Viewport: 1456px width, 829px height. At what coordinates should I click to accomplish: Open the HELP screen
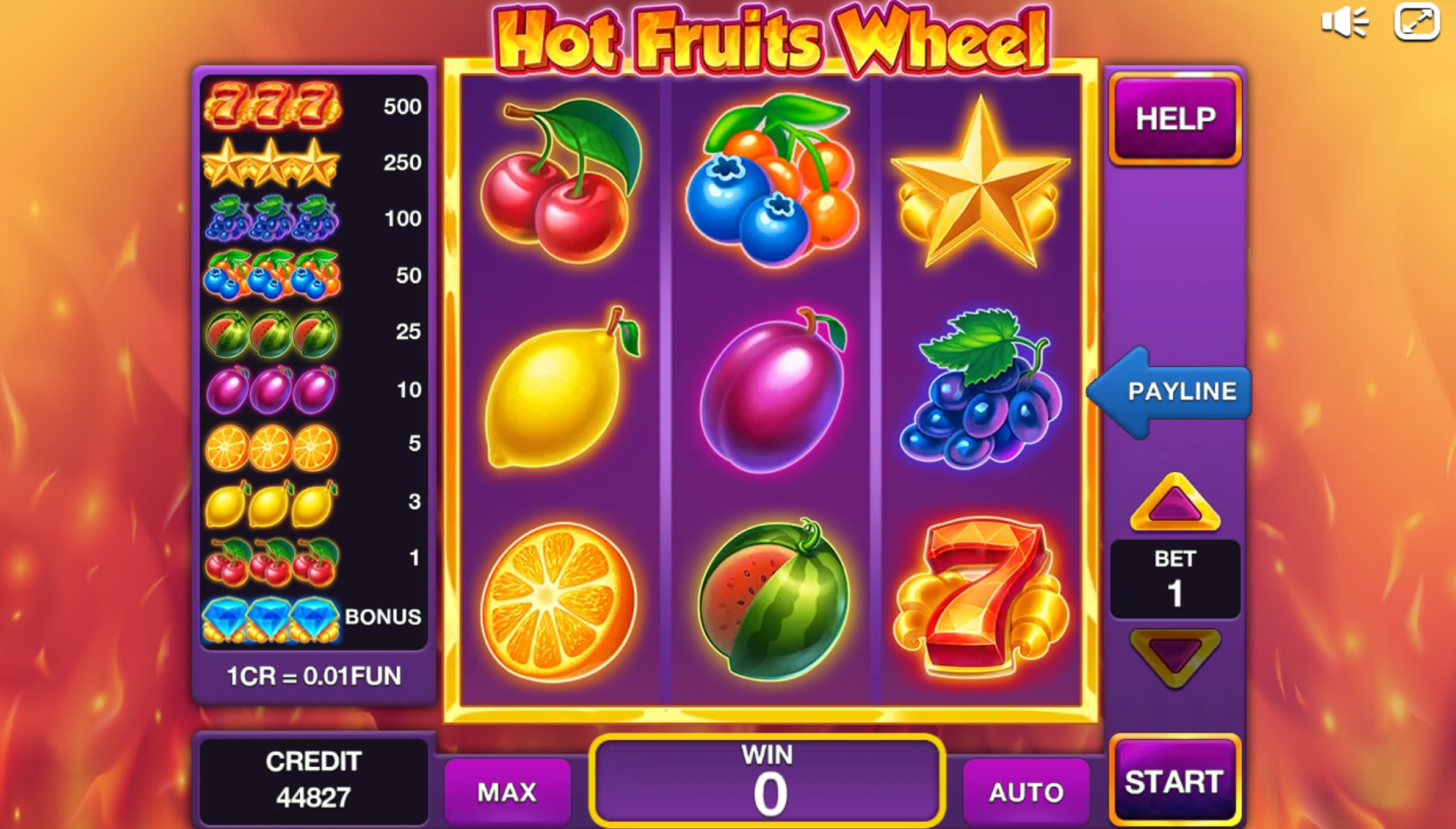coord(1175,119)
